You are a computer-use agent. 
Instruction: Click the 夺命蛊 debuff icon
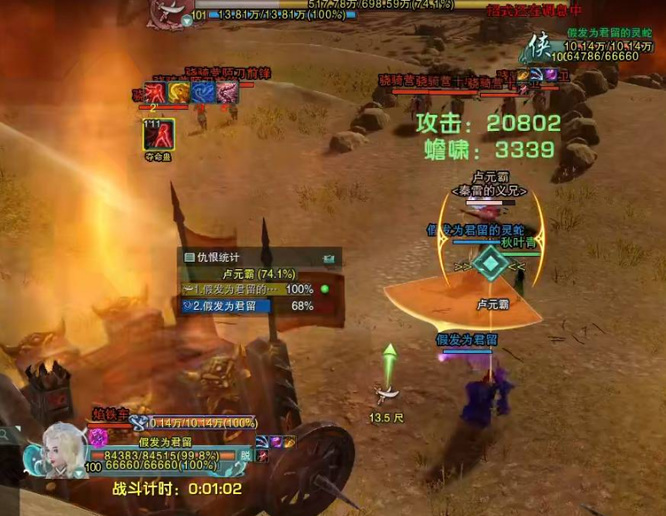click(x=158, y=133)
